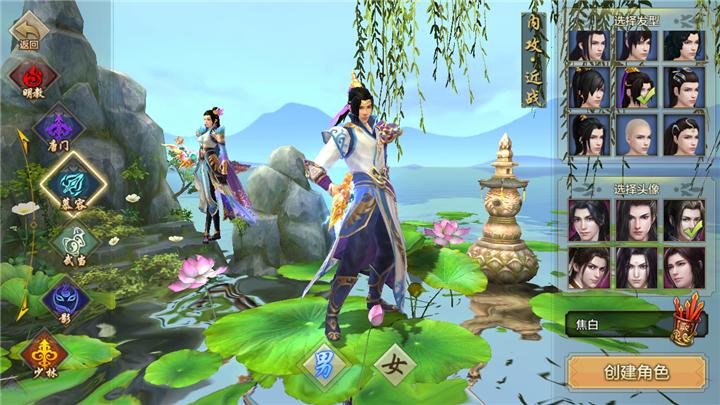This screenshot has height=405, width=720.
Task: Create the character with 创建角色
Action: coord(635,372)
